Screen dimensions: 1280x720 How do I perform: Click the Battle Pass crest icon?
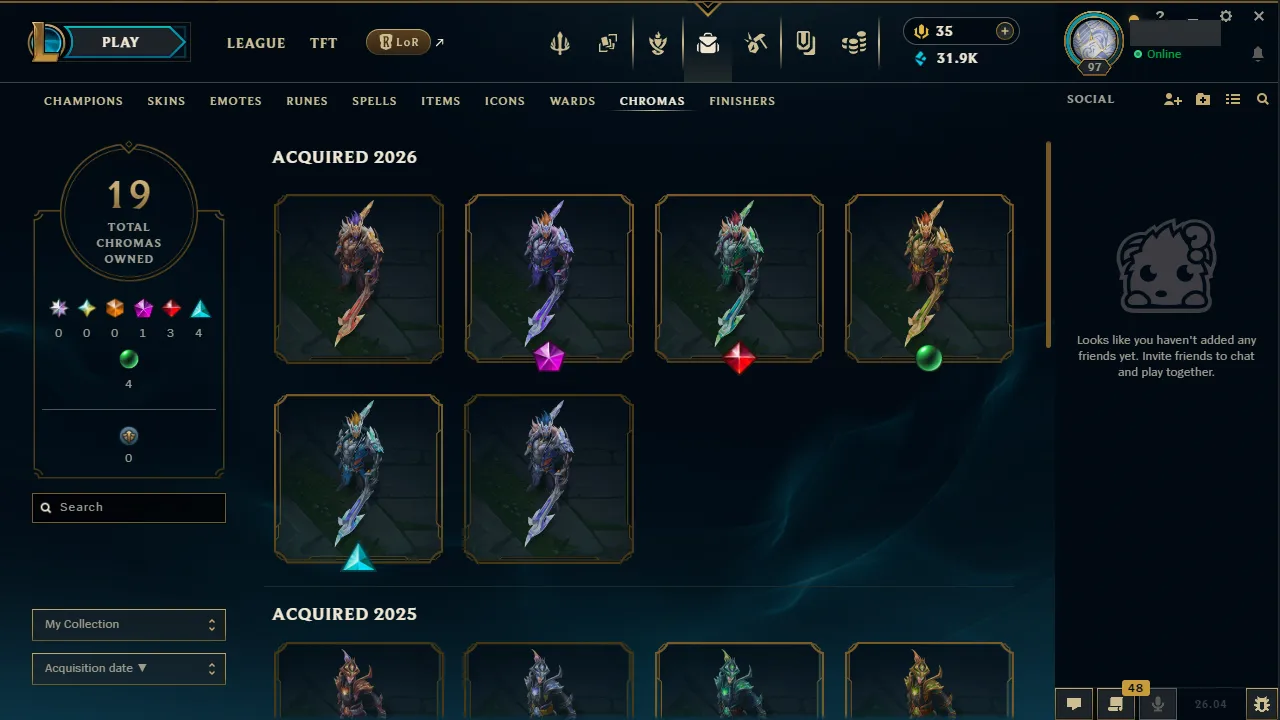658,42
